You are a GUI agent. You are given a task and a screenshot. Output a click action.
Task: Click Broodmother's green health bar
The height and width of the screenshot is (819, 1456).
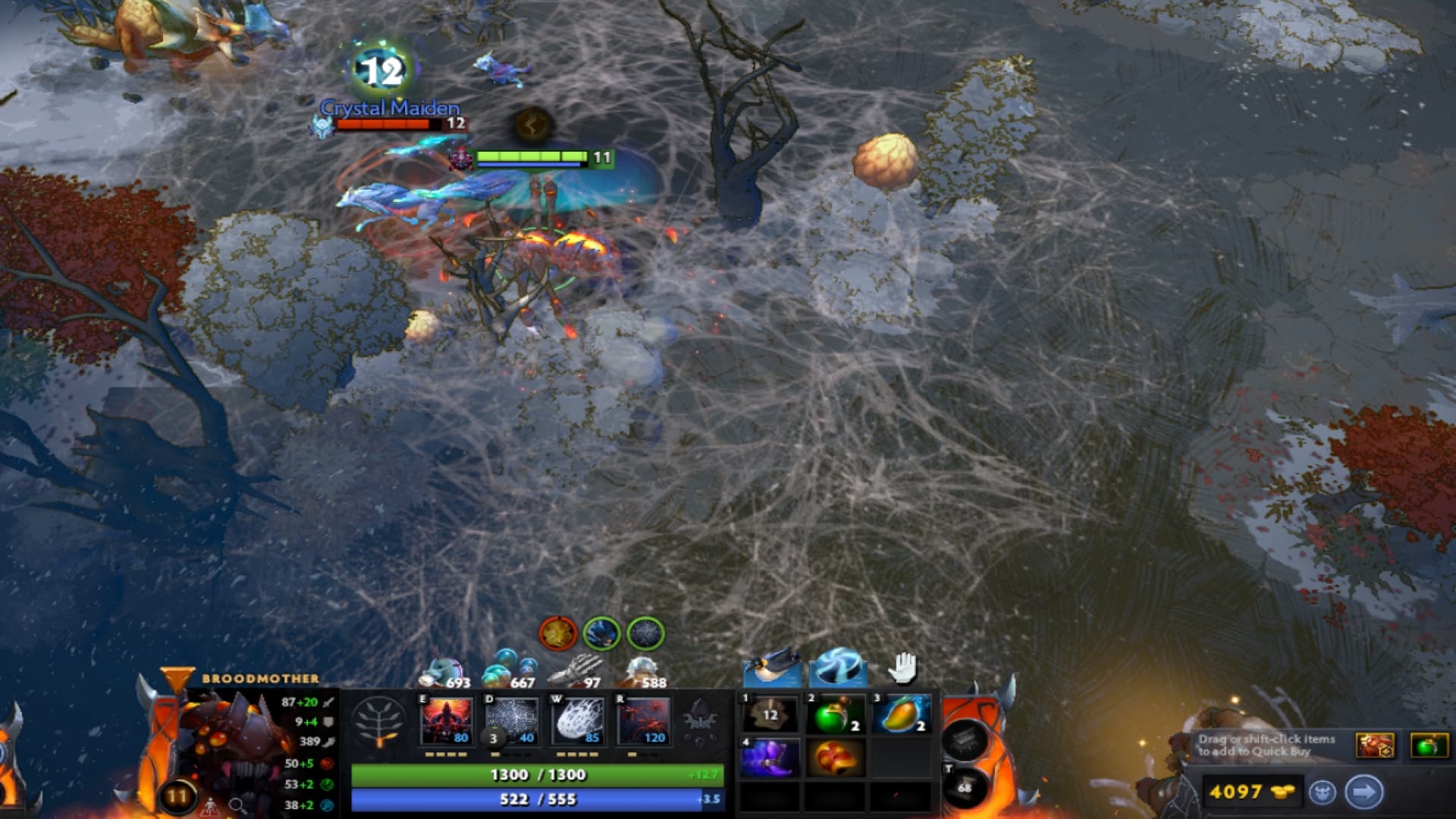pos(538,777)
